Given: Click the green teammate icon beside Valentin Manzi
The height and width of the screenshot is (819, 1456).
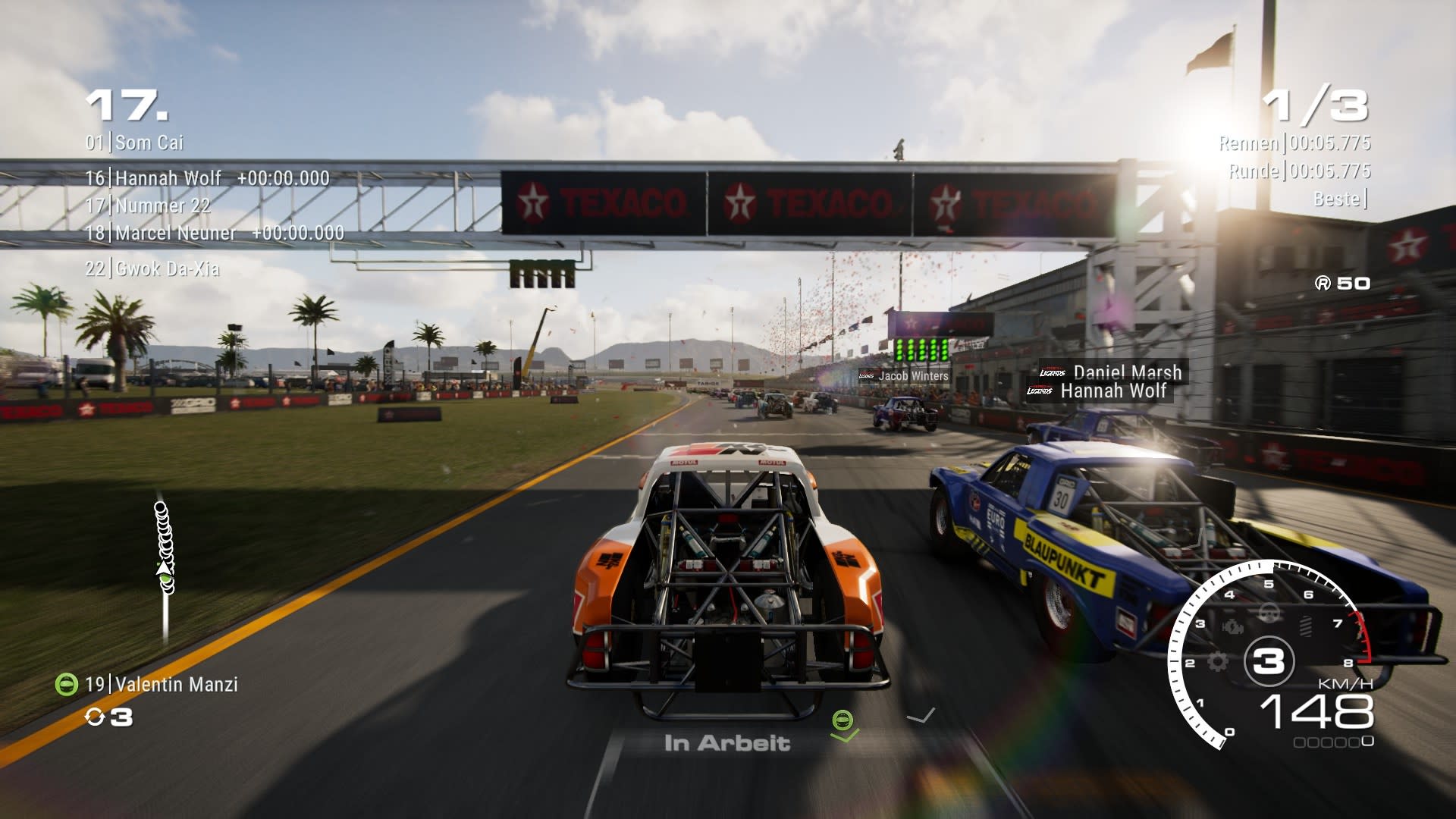Looking at the screenshot, I should 67,684.
